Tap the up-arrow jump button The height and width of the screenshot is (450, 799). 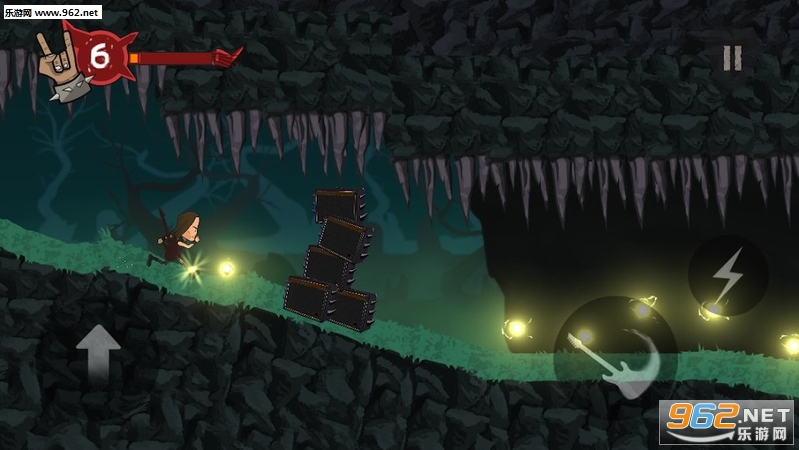pyautogui.click(x=98, y=352)
